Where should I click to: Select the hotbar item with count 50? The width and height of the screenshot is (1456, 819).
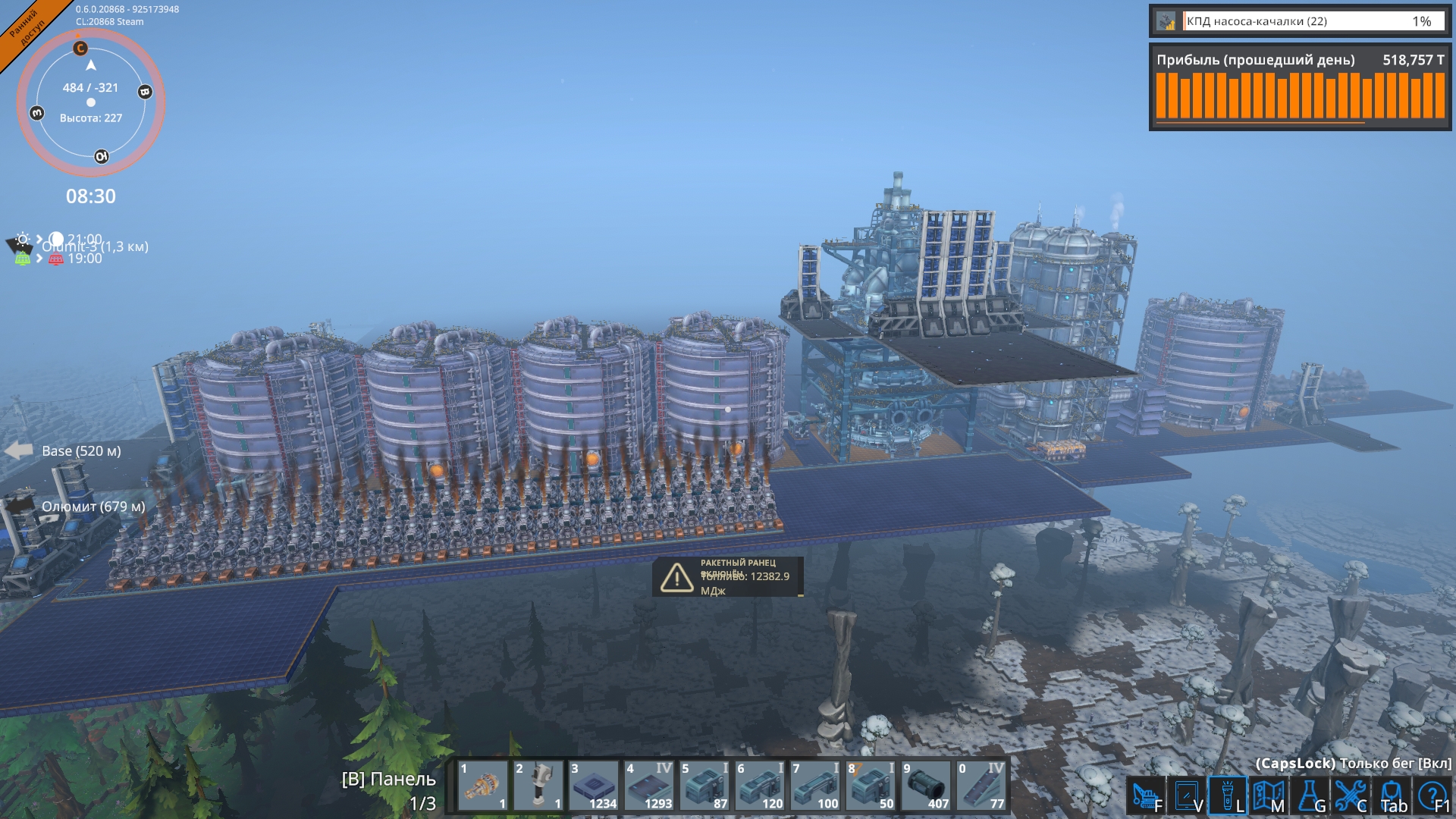click(x=871, y=786)
